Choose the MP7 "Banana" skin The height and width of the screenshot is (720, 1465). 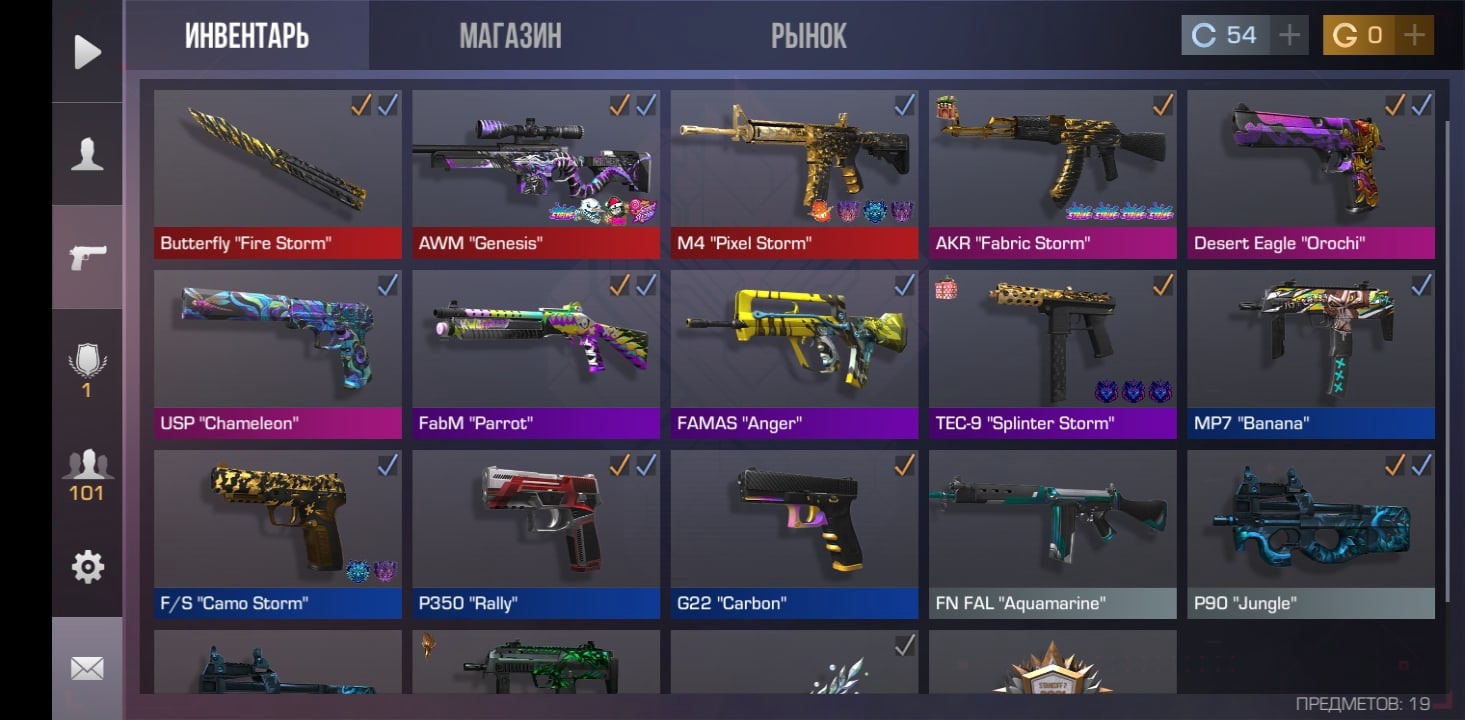click(x=1310, y=354)
